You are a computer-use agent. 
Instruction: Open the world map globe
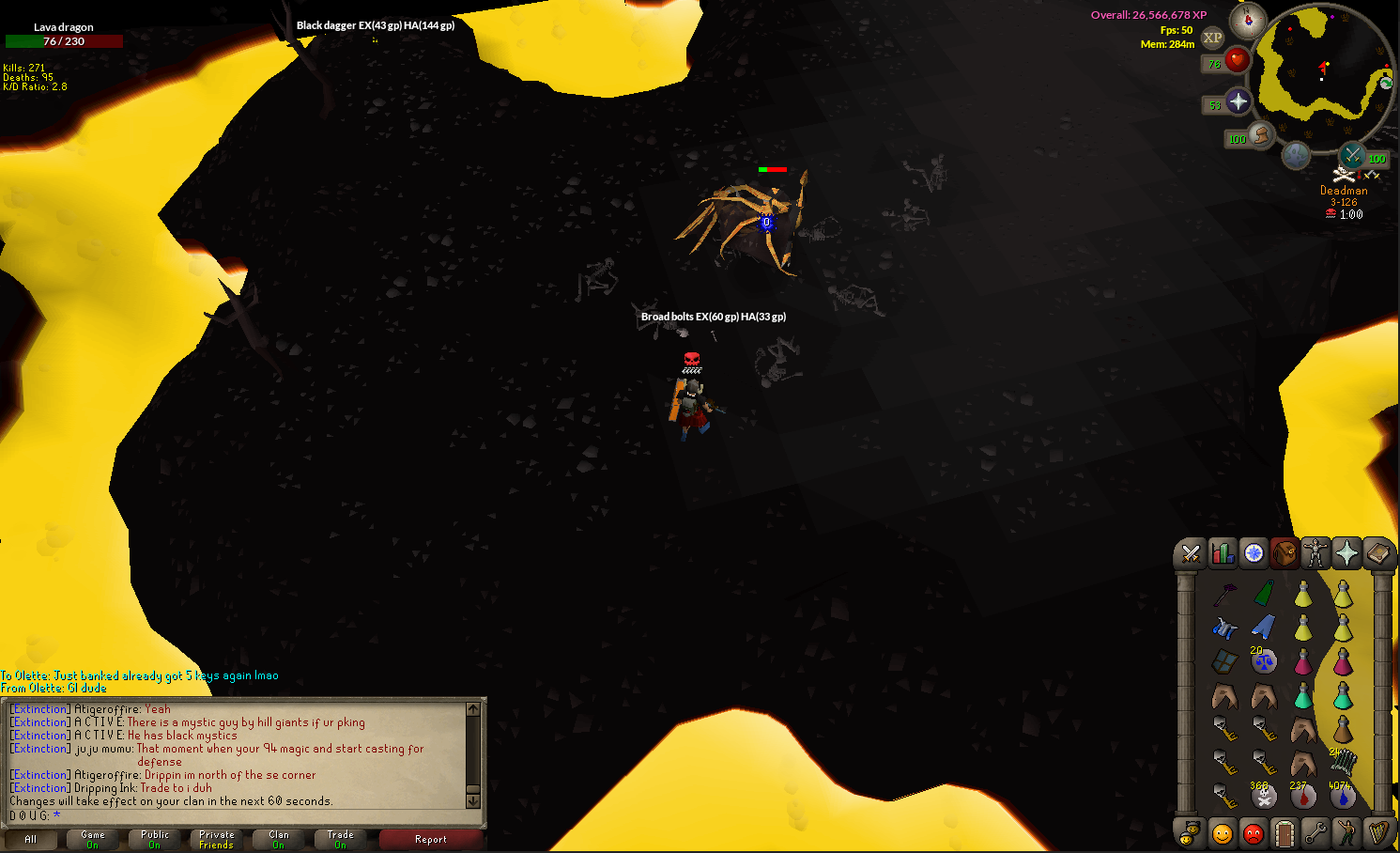pos(1296,155)
